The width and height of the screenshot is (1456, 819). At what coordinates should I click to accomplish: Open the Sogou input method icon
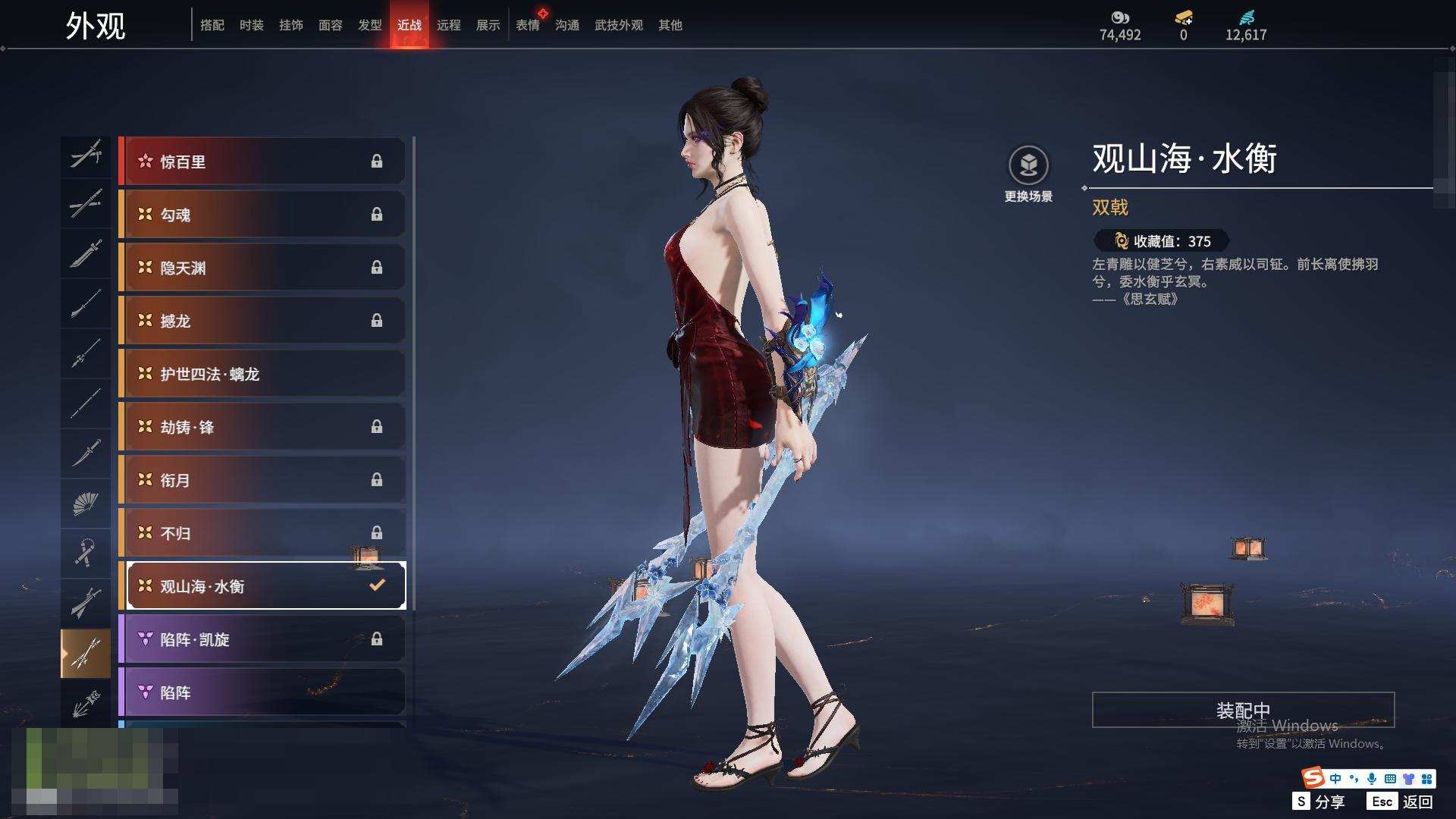coord(1313,778)
